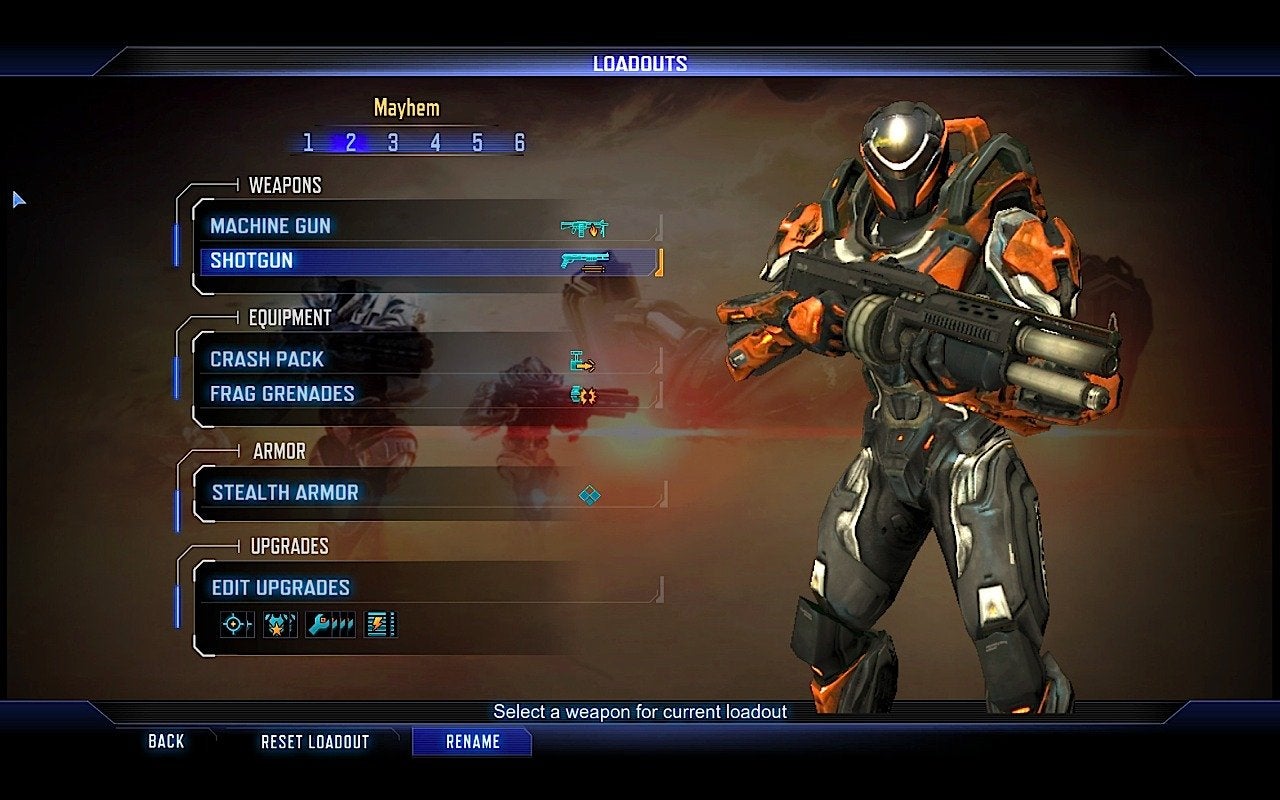Choose the Shotgun weapon slot
The image size is (1280, 800).
(430, 261)
